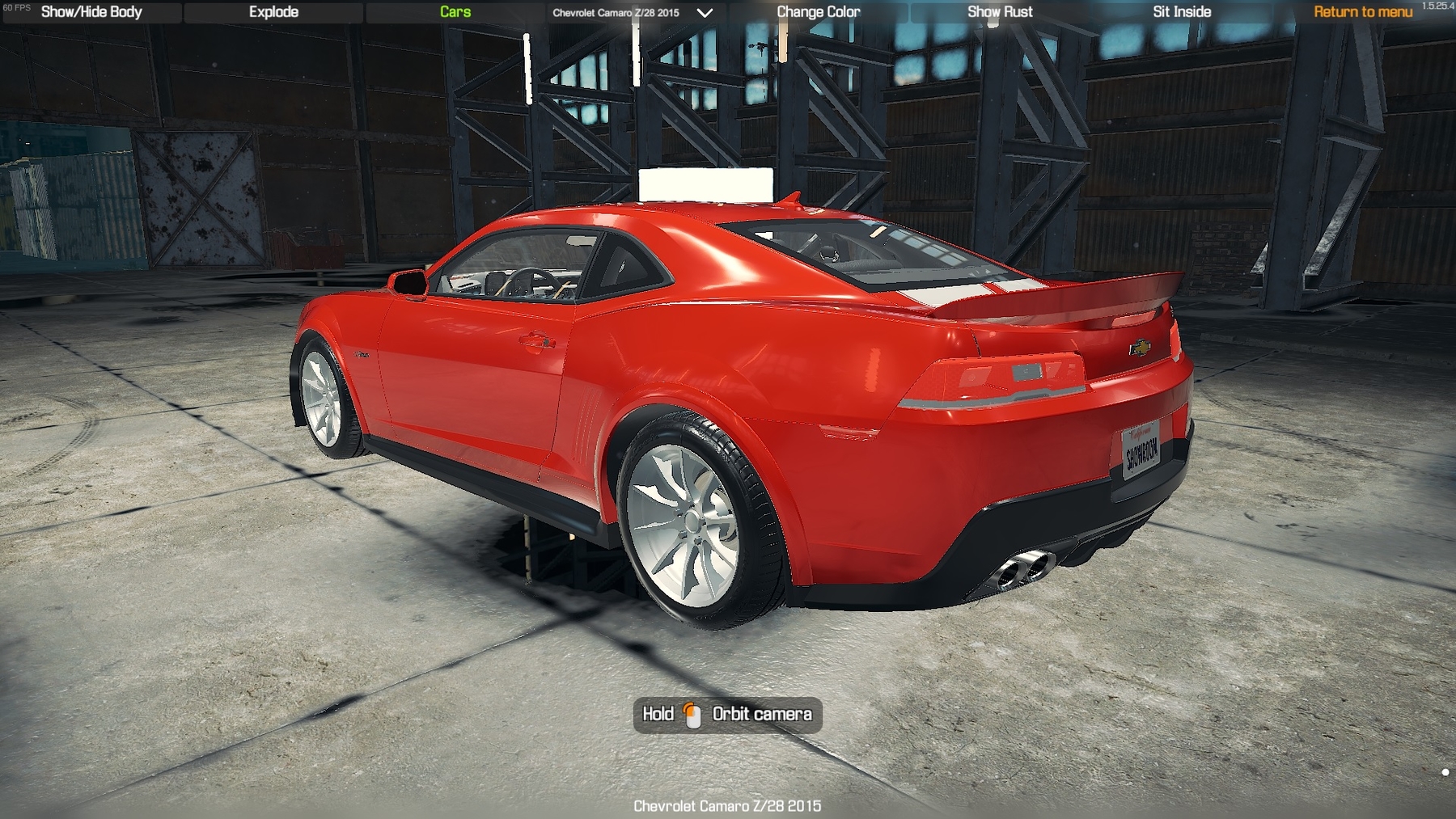Expand the Chevrolet Camaro Z/28 2015 dropdown
This screenshot has width=1456, height=819.
705,13
